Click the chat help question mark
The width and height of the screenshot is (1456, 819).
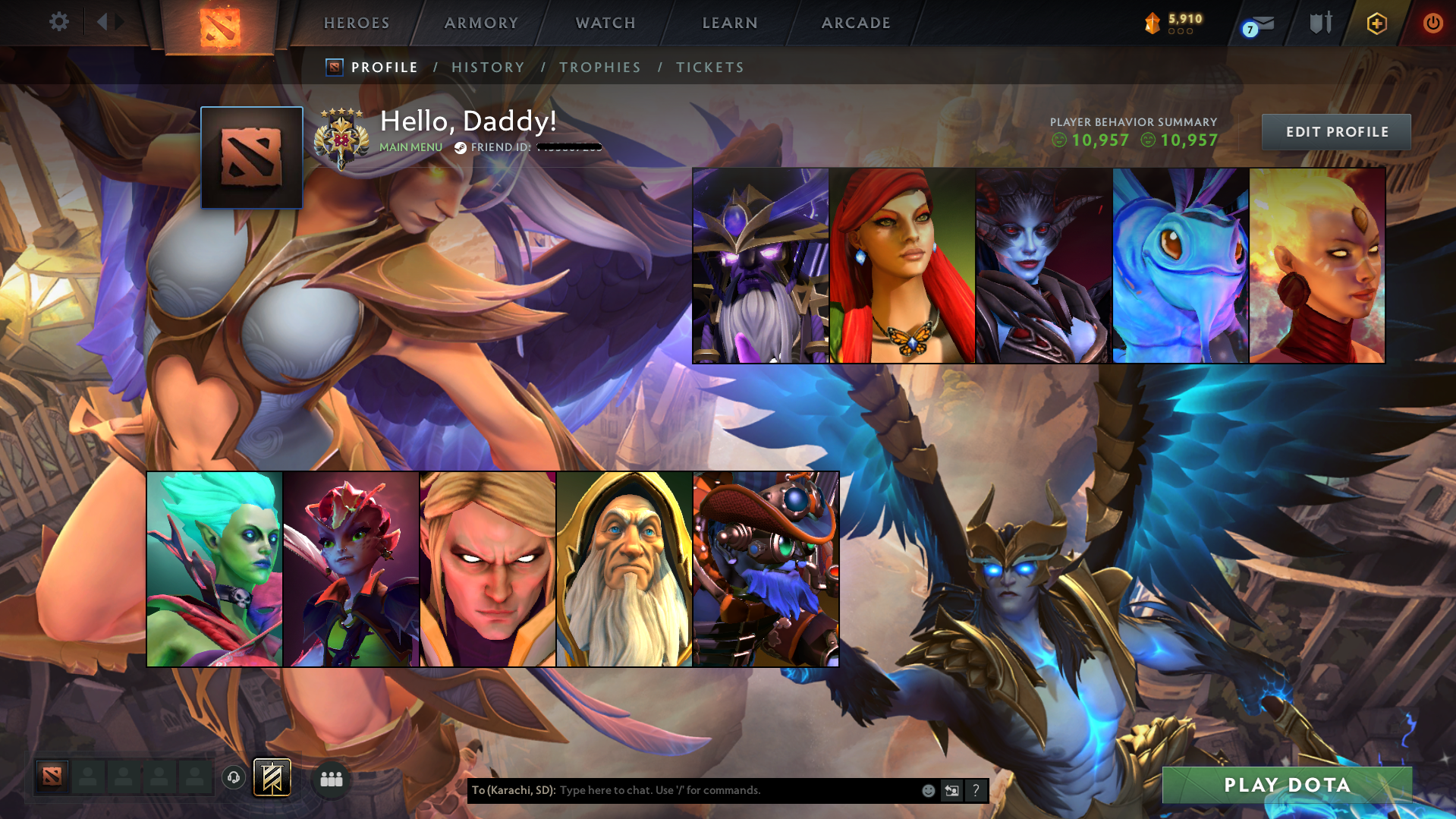(x=976, y=790)
